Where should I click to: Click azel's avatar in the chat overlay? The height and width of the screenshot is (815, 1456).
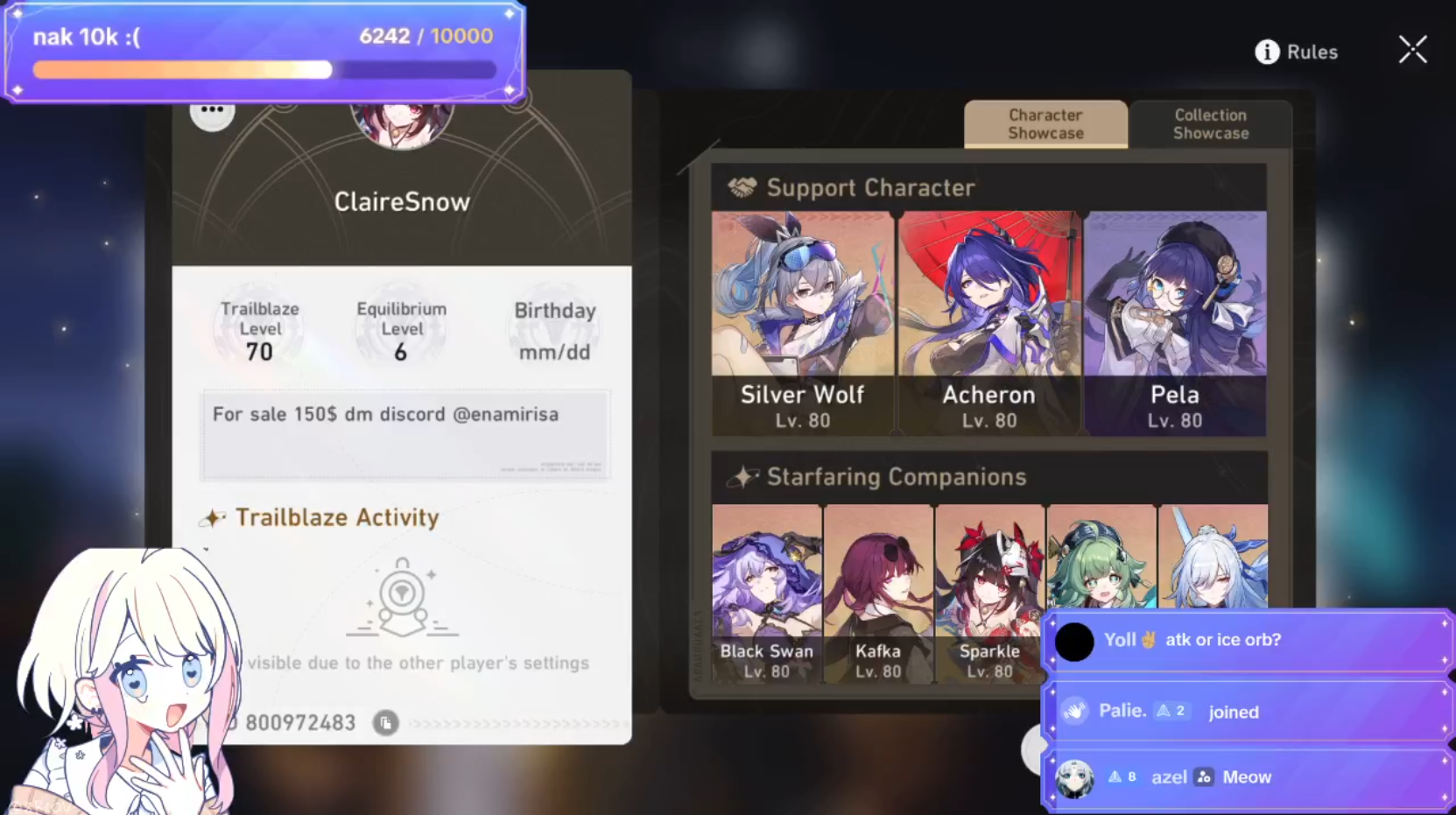[1074, 776]
